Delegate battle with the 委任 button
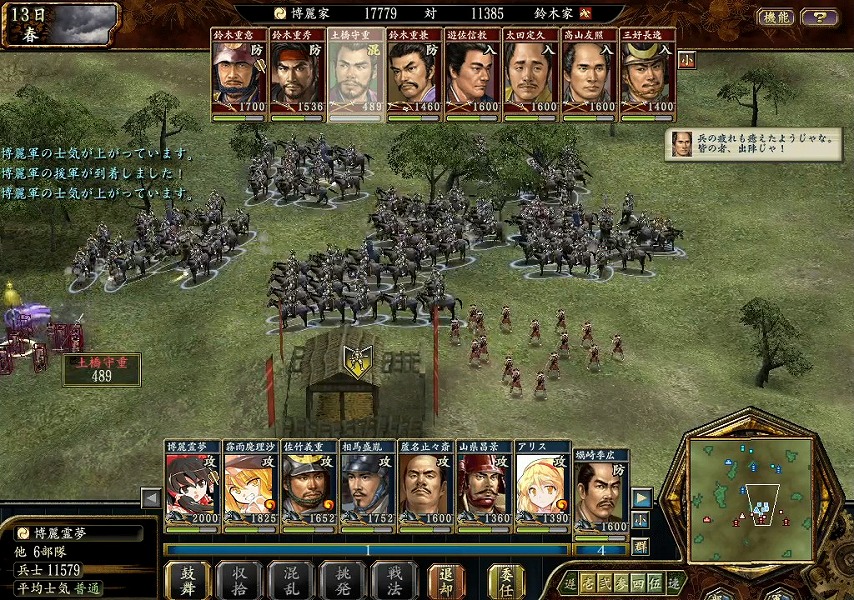The height and width of the screenshot is (600, 854). pyautogui.click(x=506, y=580)
